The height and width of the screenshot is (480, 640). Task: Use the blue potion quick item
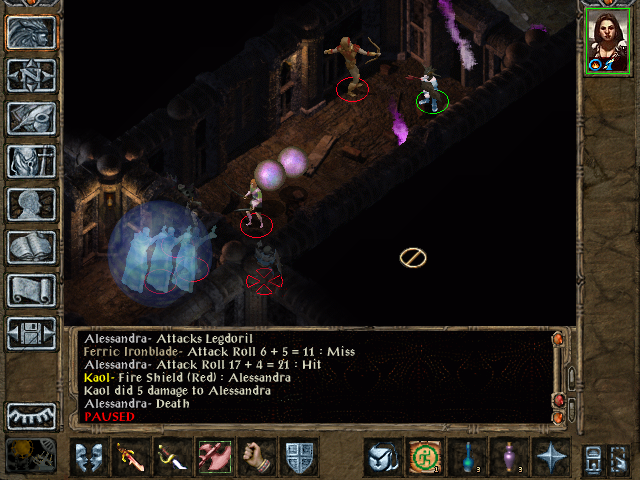pos(466,457)
